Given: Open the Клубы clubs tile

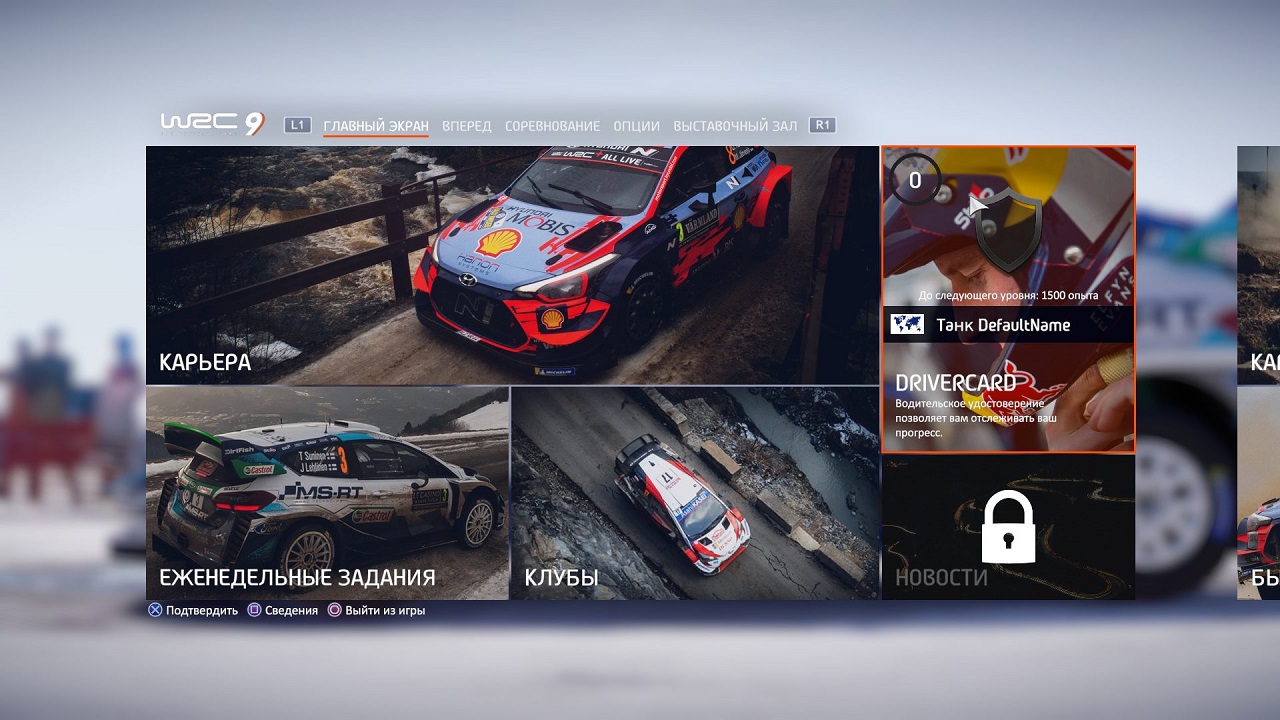Looking at the screenshot, I should [x=694, y=493].
